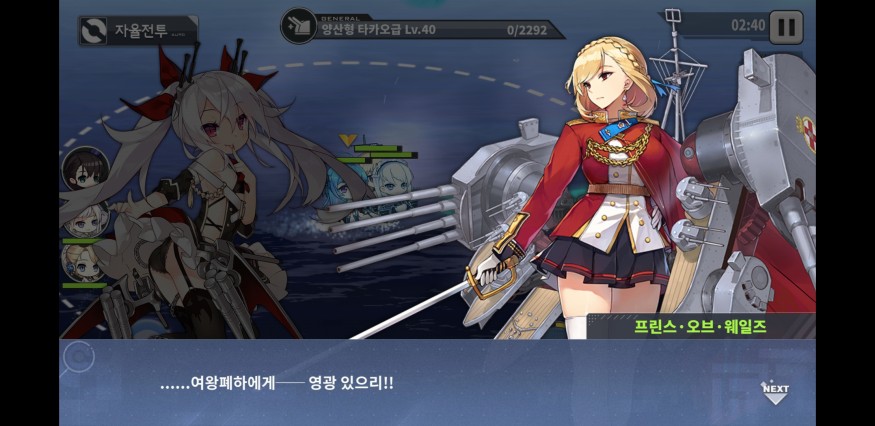The width and height of the screenshot is (875, 426).
Task: Advance dialogue with the NEXT arrow
Action: [775, 392]
